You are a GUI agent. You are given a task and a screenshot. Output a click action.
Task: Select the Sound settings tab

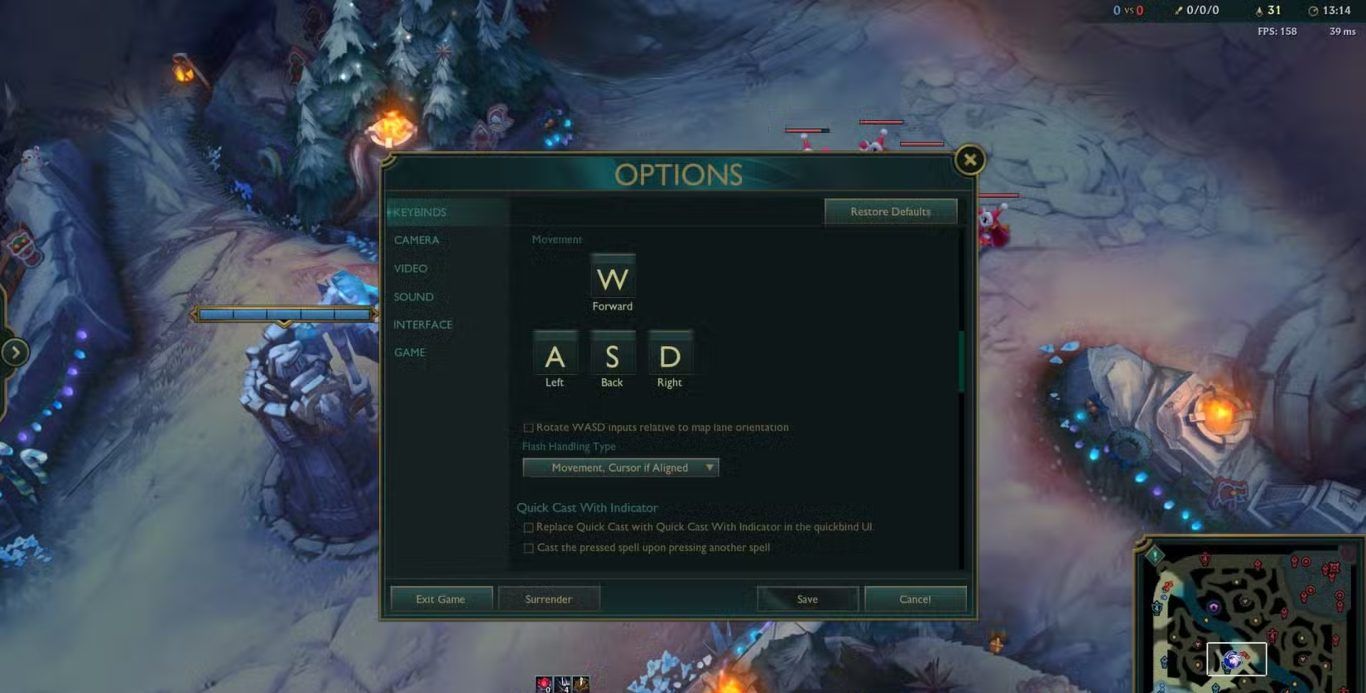[413, 297]
